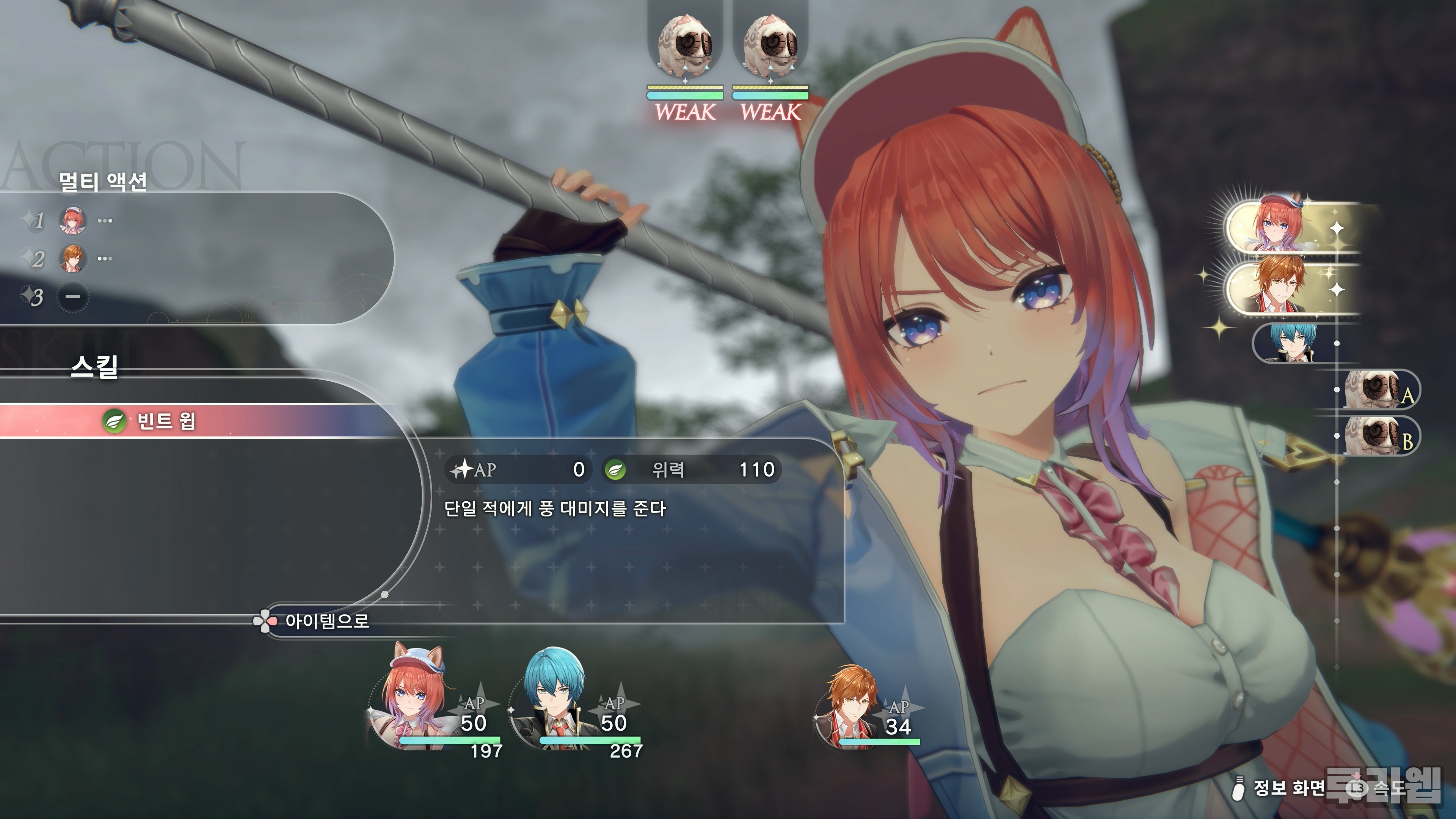Target the right WEAK enemy at top
Screen dimensions: 1456x819
click(770, 51)
